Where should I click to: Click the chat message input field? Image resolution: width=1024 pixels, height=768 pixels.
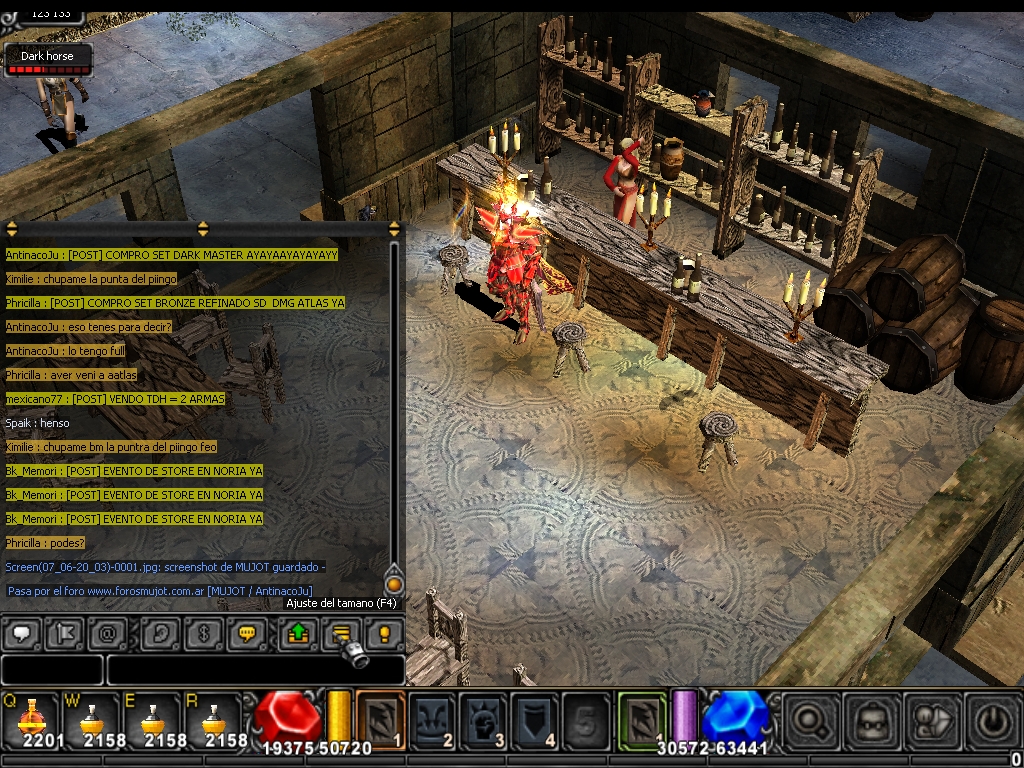click(255, 669)
